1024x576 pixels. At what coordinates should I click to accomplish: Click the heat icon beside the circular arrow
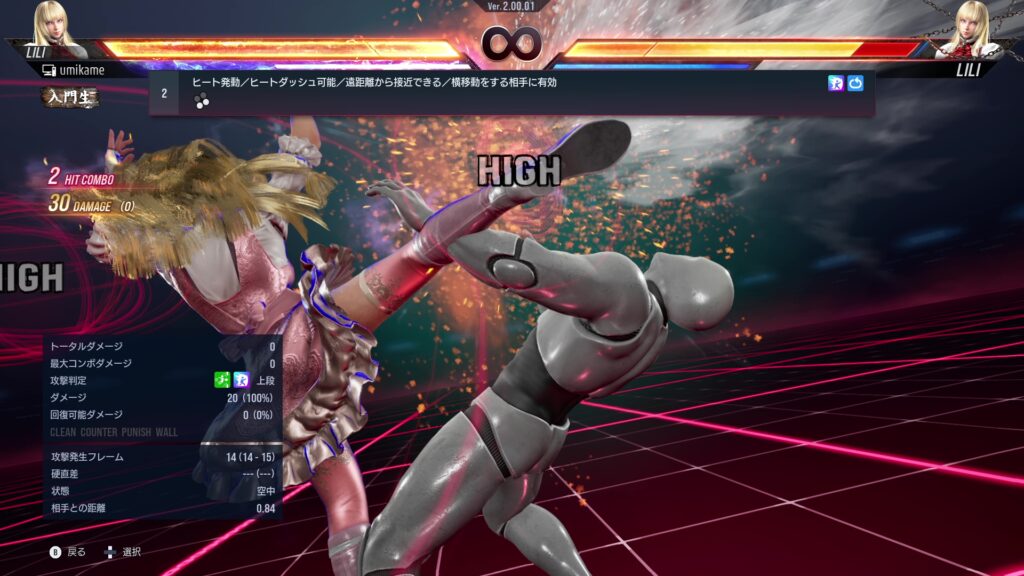[836, 83]
